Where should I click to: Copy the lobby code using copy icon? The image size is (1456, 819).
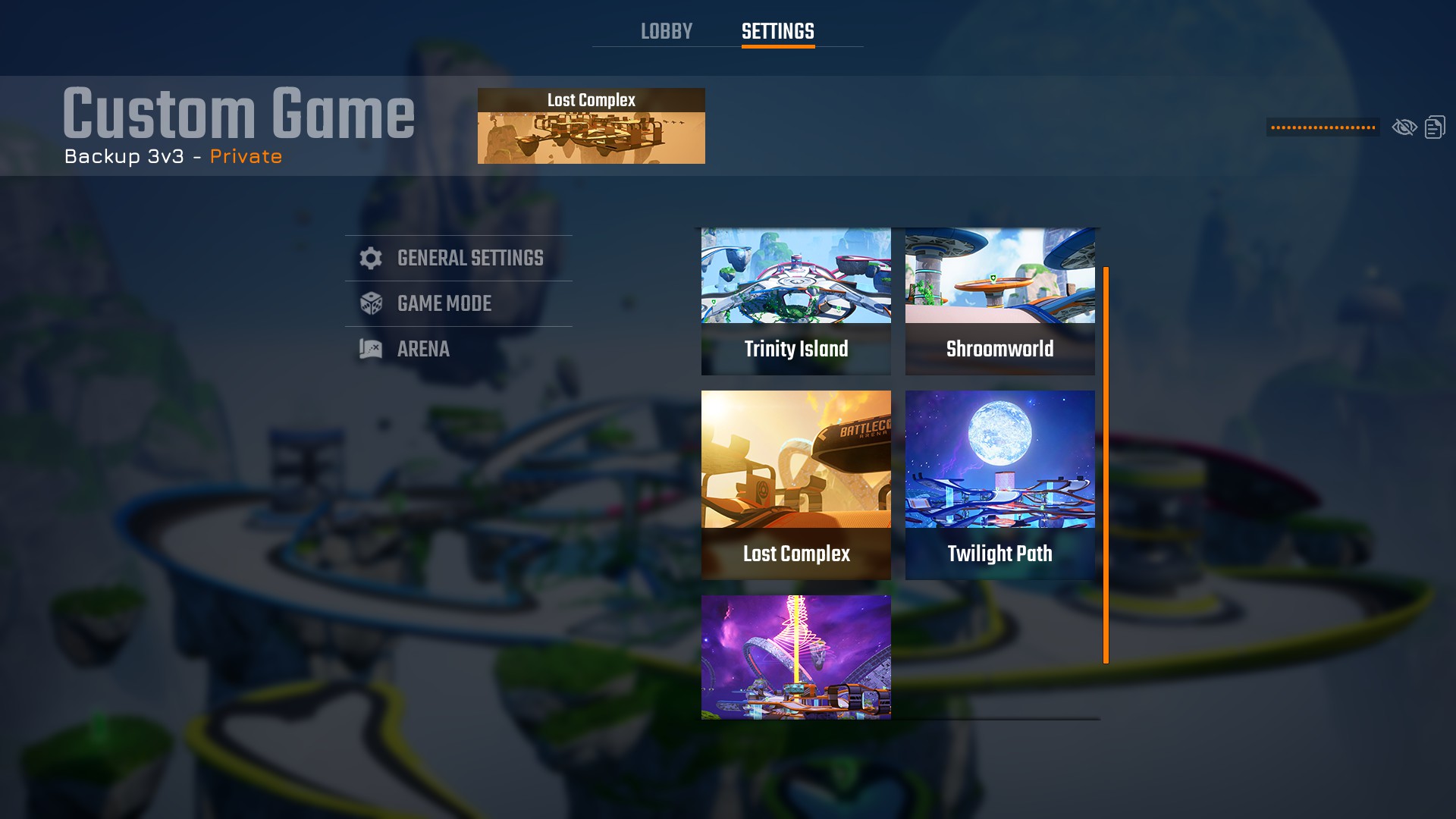pyautogui.click(x=1435, y=127)
